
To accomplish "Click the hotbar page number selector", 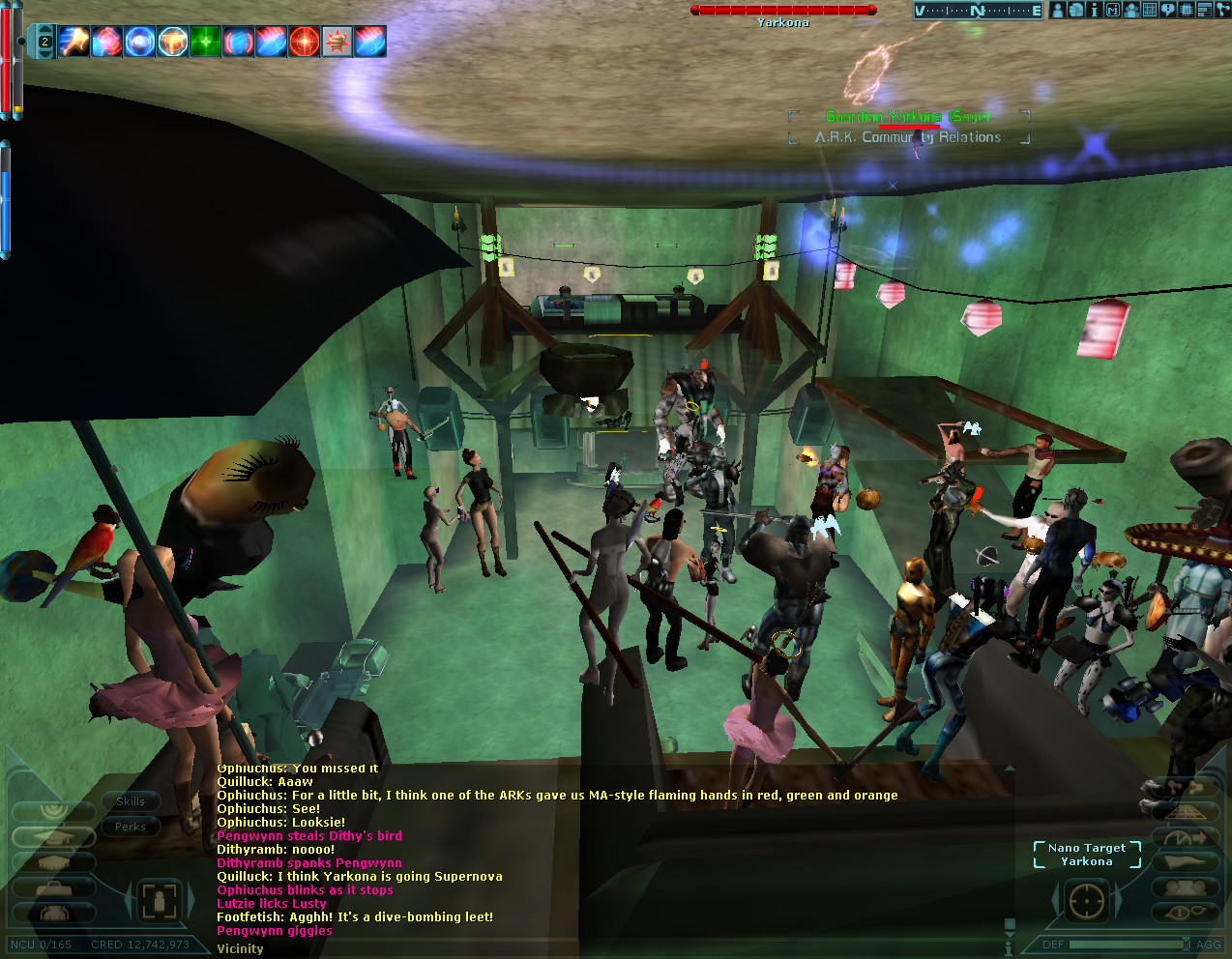I will coord(44,42).
